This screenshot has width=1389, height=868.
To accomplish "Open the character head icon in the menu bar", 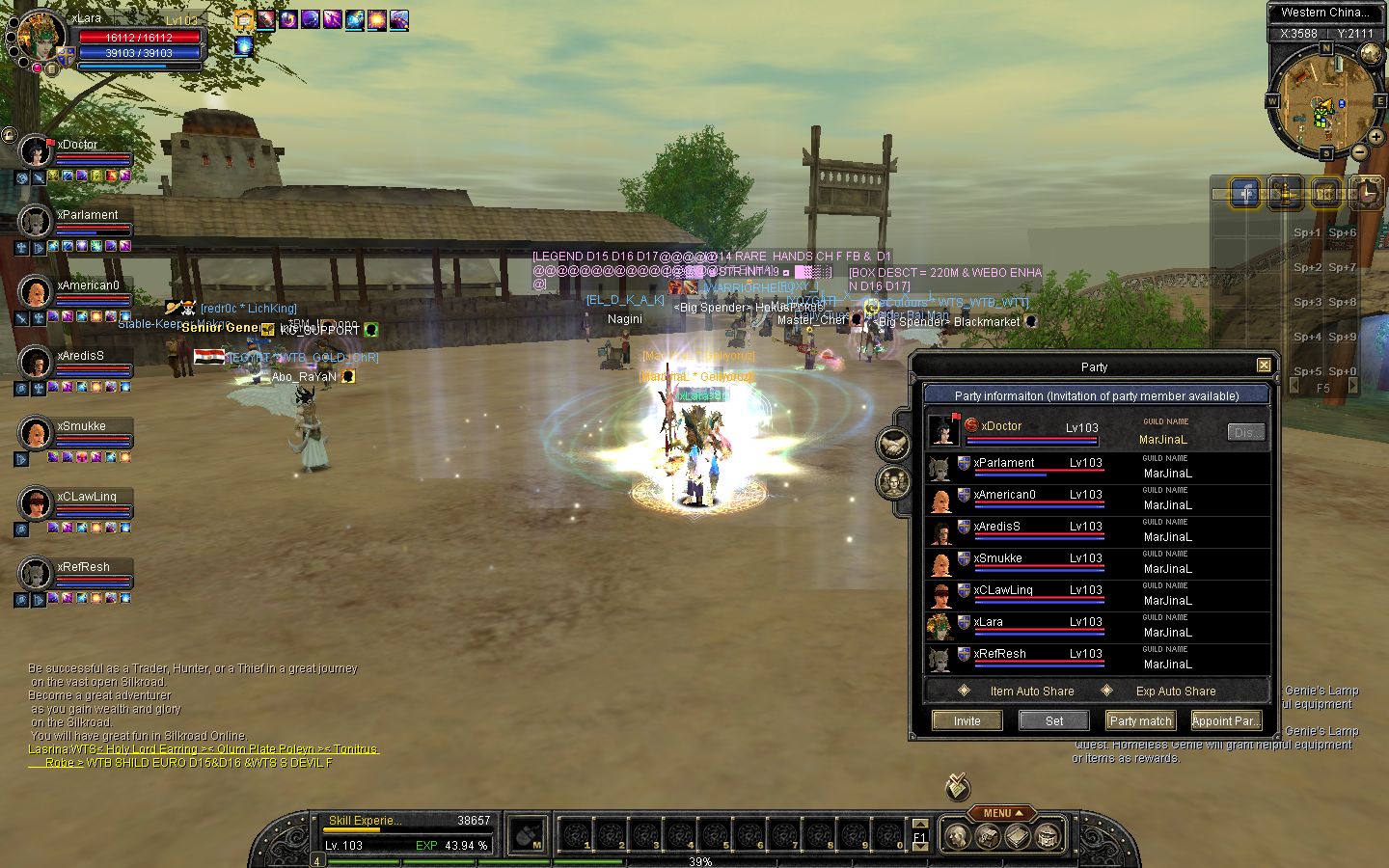I will [956, 836].
